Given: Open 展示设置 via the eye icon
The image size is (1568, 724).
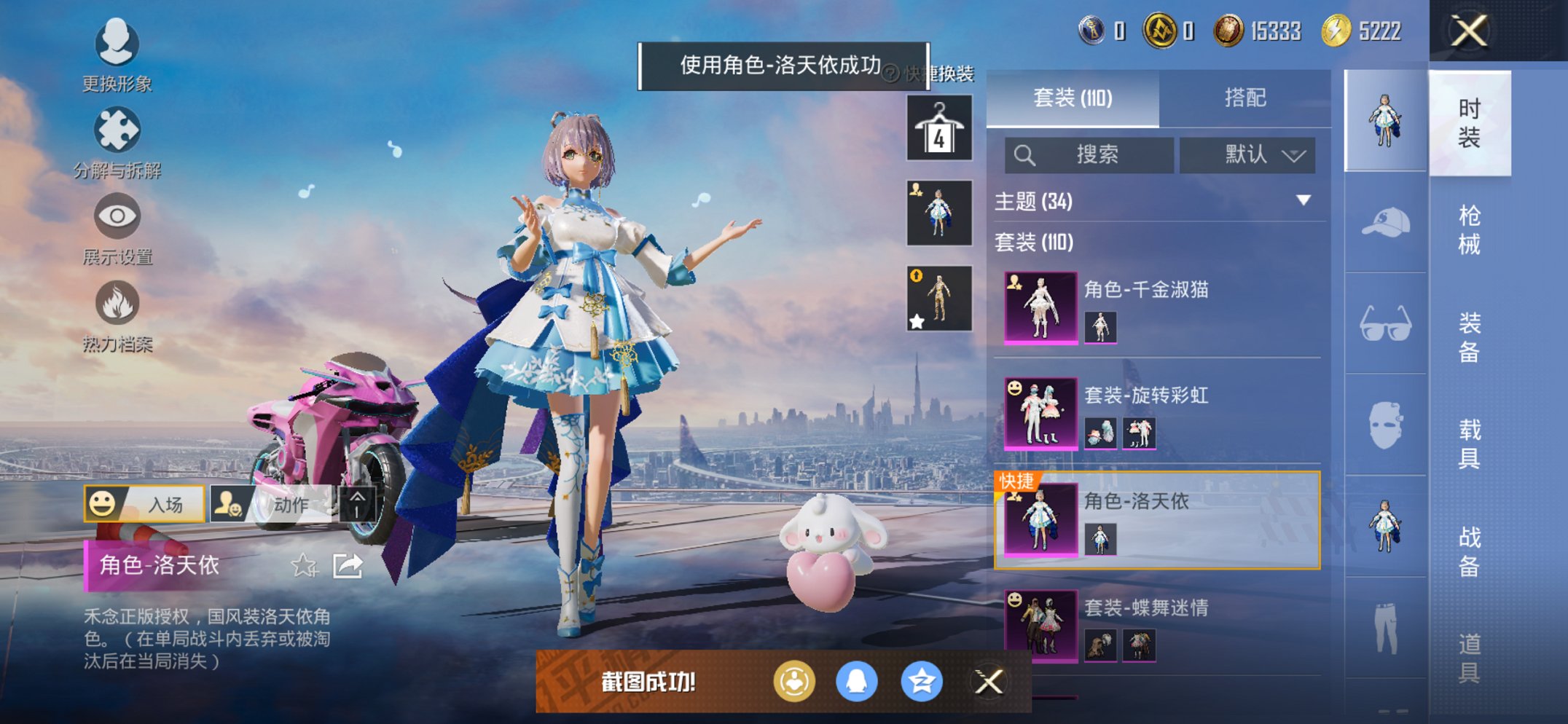Looking at the screenshot, I should [117, 216].
